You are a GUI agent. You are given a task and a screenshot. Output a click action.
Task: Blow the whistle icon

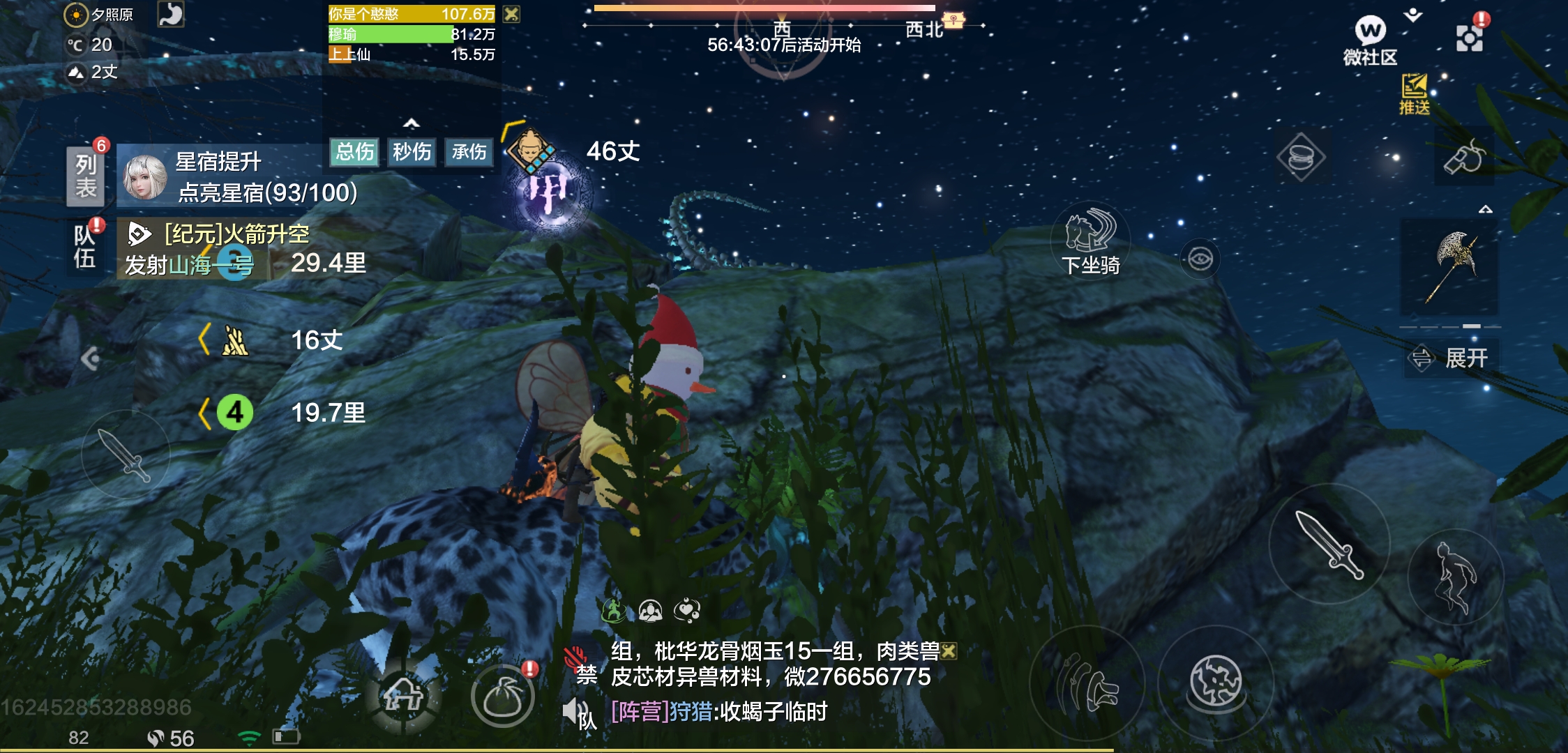pyautogui.click(x=1464, y=157)
